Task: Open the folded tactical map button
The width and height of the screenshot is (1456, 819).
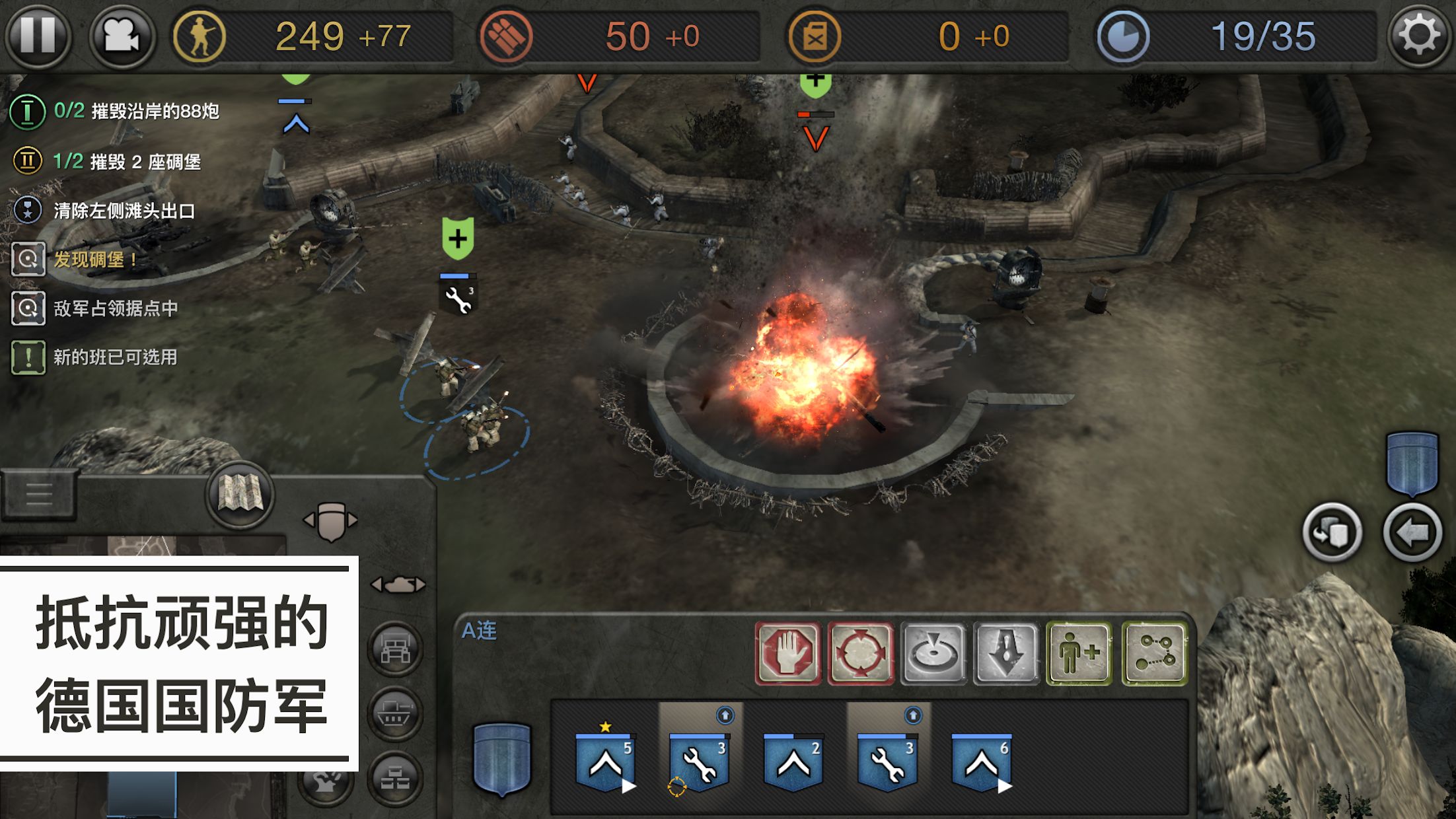Action: pos(240,493)
